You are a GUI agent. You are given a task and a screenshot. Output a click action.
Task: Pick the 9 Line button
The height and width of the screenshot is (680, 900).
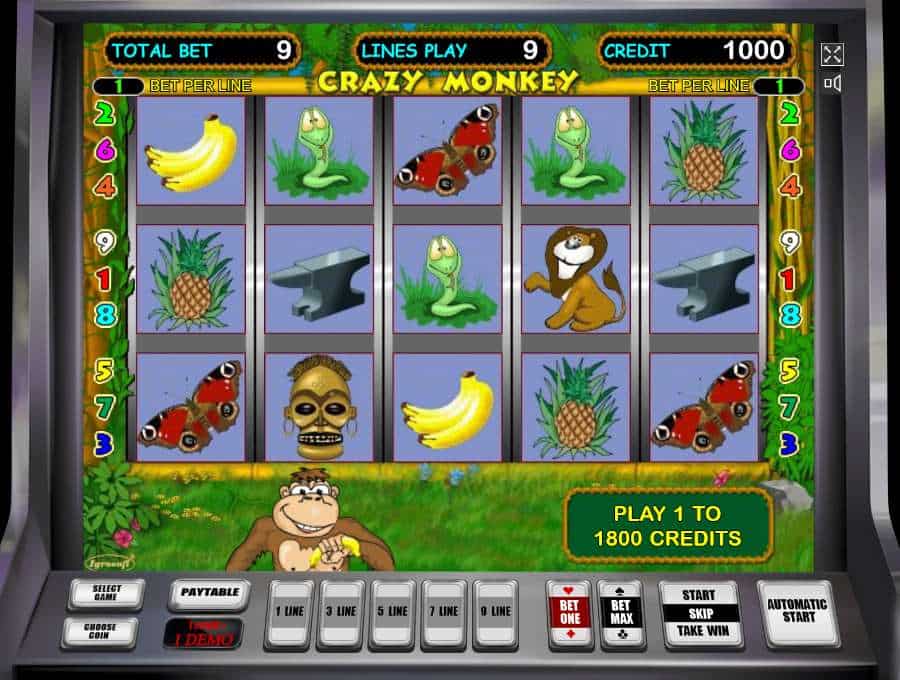[496, 613]
